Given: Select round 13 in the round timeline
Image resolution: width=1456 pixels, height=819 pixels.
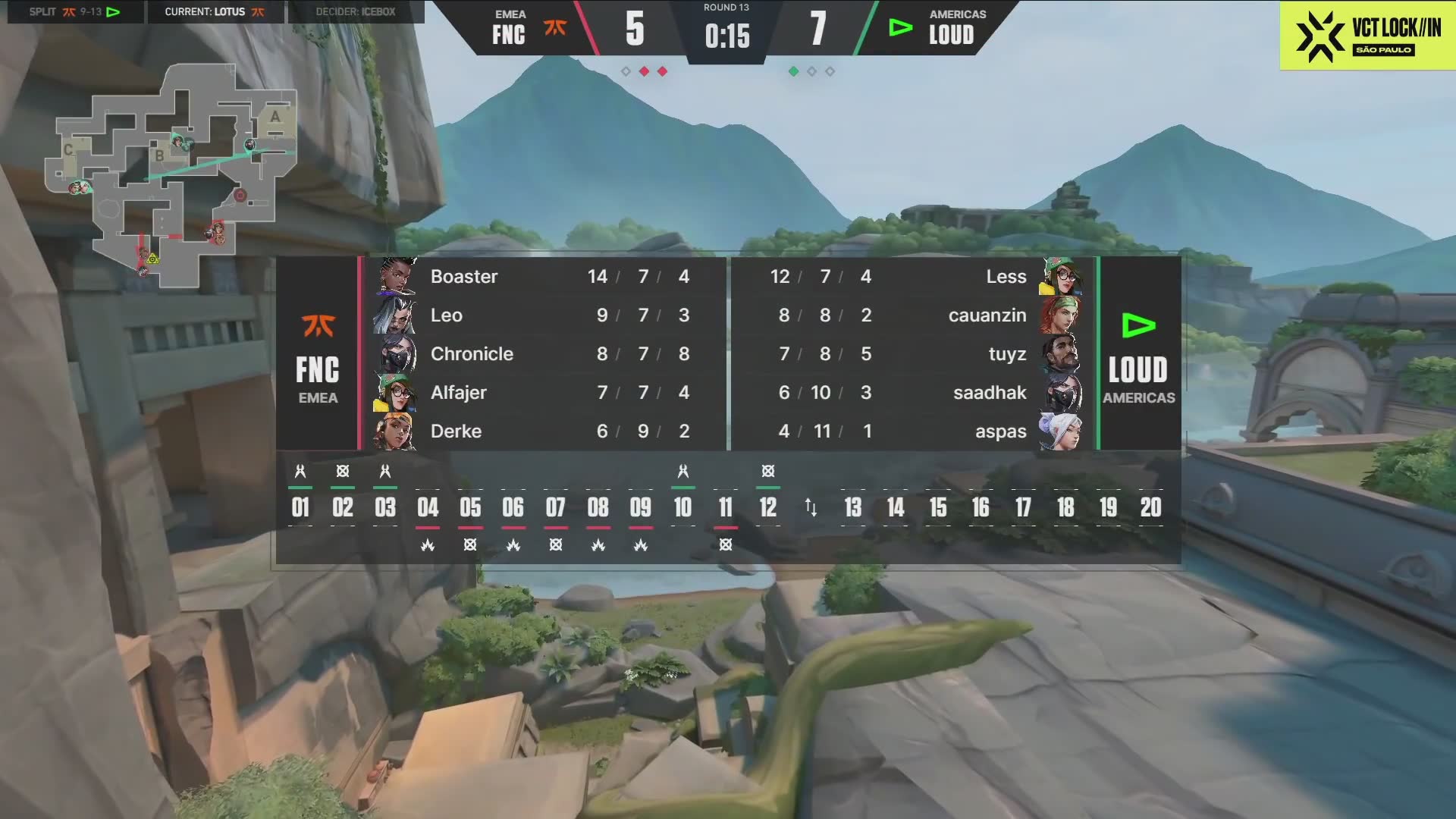Looking at the screenshot, I should [x=853, y=507].
